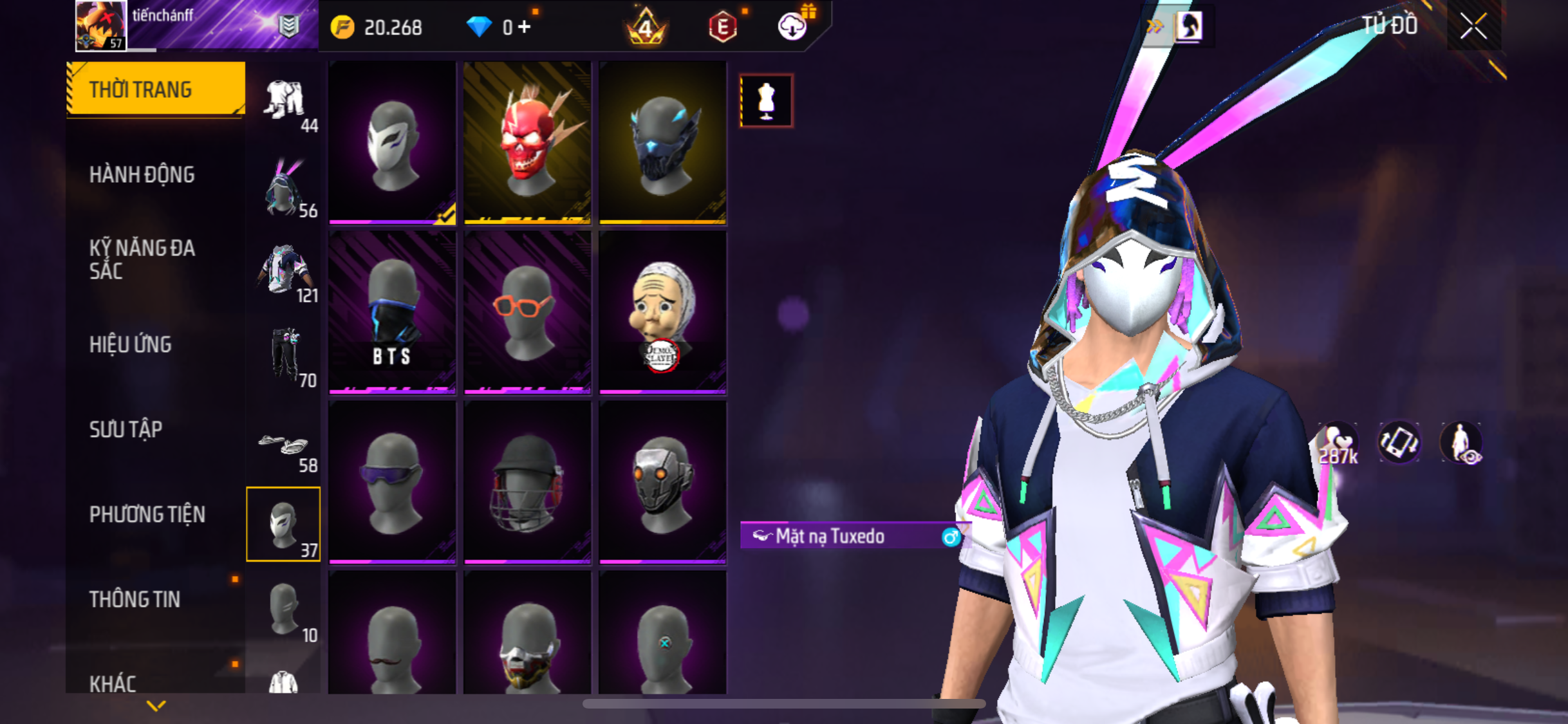The image size is (1568, 724).
Task: Go to the SƯU TẬP tab
Action: coord(126,429)
